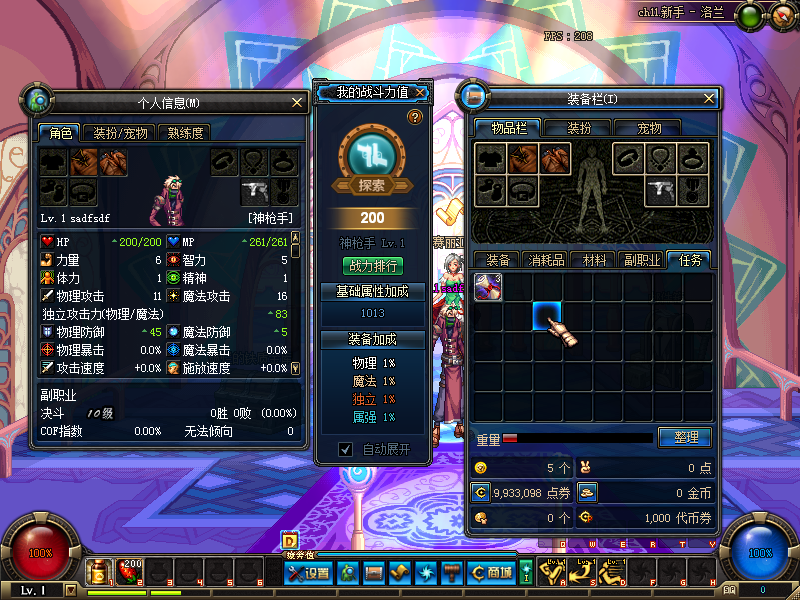This screenshot has width=800, height=600.
Task: Choose the 副职业 inventory tab
Action: (x=641, y=260)
